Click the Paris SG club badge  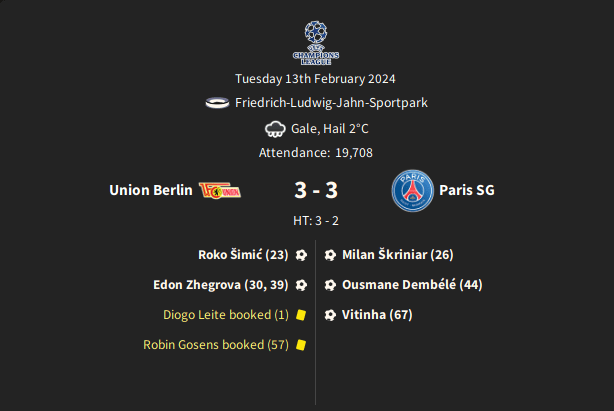click(x=411, y=190)
